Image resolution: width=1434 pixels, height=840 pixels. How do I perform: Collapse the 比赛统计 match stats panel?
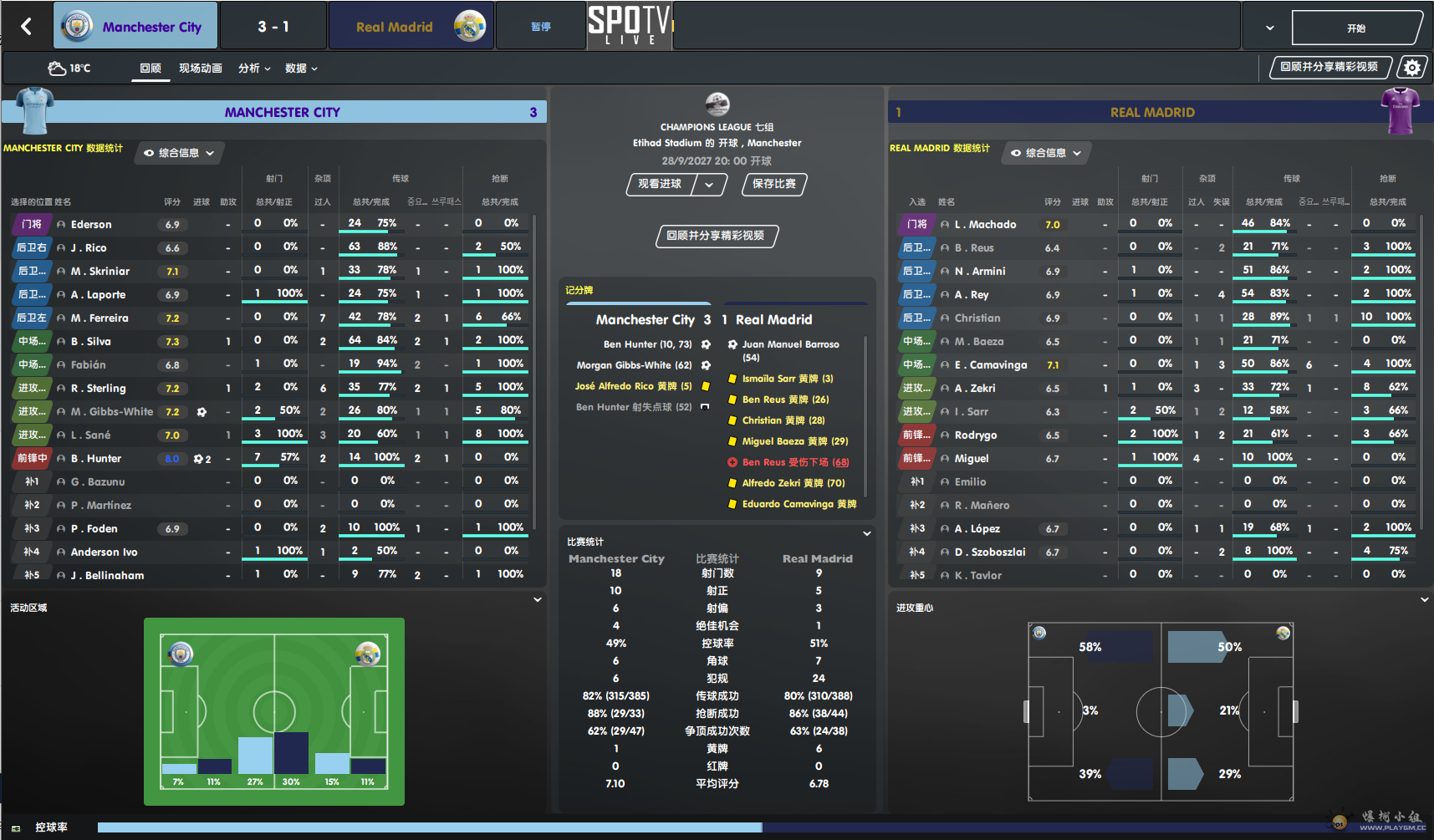(x=867, y=533)
